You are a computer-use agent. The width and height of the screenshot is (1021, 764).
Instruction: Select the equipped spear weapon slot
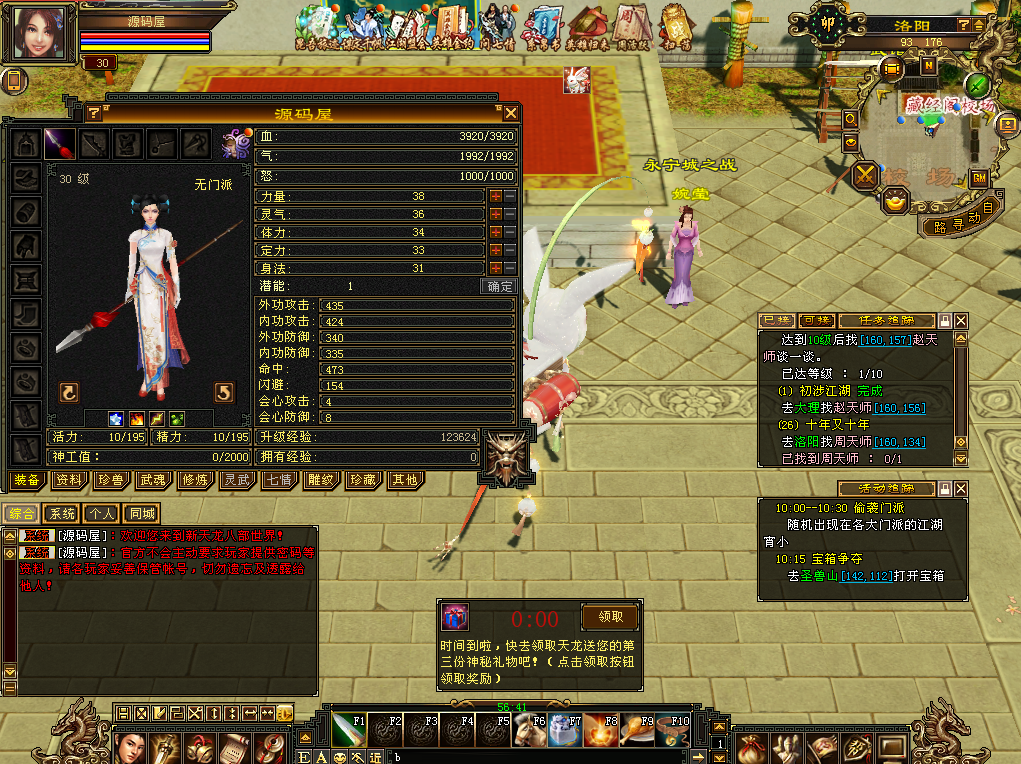click(60, 142)
